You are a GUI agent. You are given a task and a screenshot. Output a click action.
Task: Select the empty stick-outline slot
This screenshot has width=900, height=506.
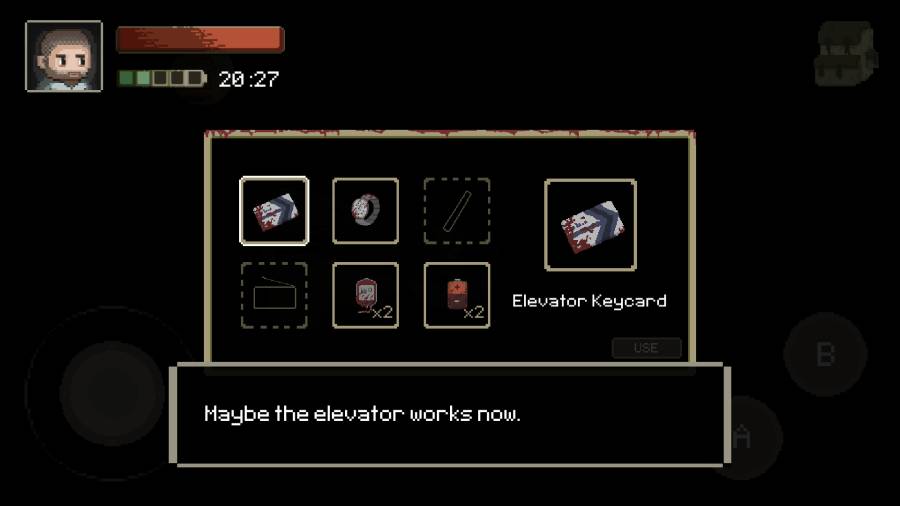[457, 211]
